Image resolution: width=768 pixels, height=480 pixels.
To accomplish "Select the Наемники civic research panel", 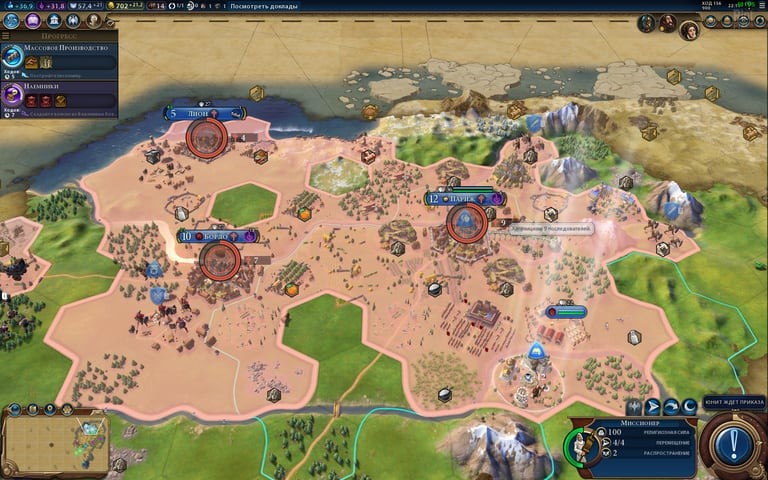I will coord(58,95).
